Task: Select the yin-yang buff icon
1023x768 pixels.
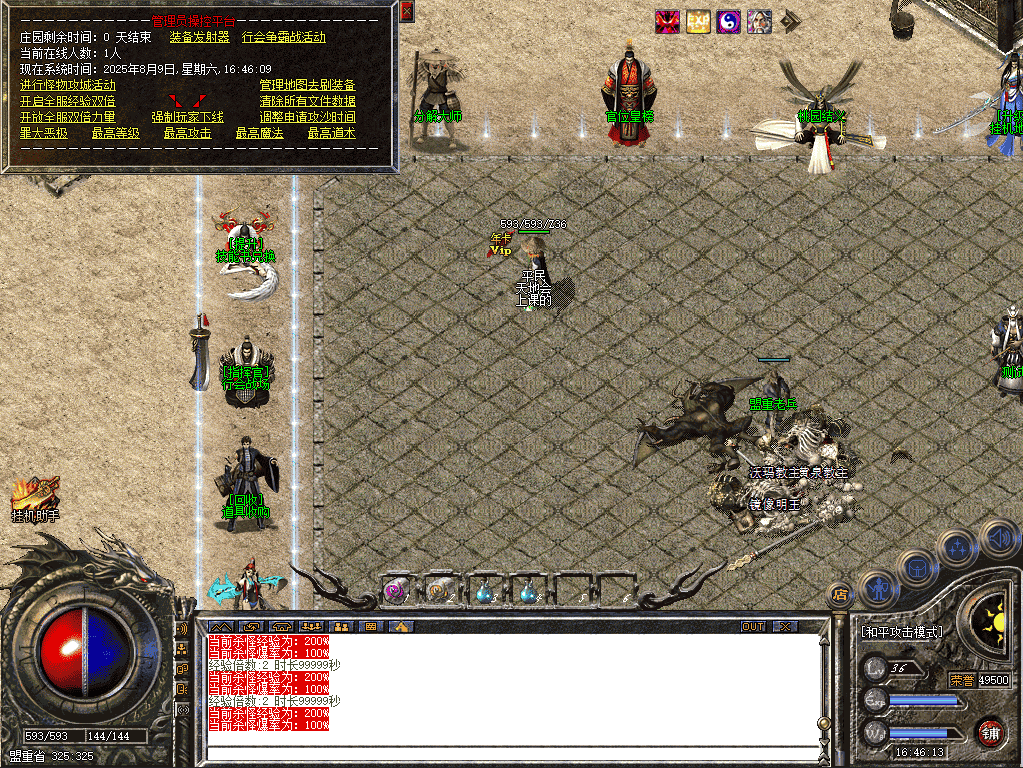Action: point(728,22)
